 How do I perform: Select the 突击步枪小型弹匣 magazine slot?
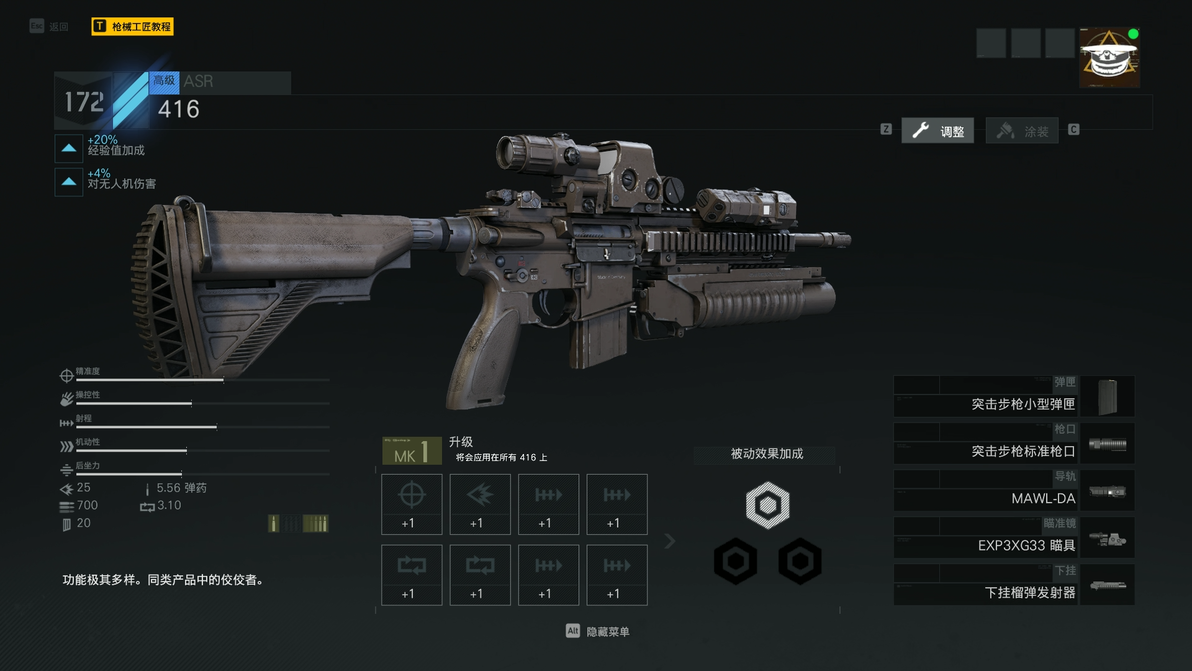tap(1013, 397)
